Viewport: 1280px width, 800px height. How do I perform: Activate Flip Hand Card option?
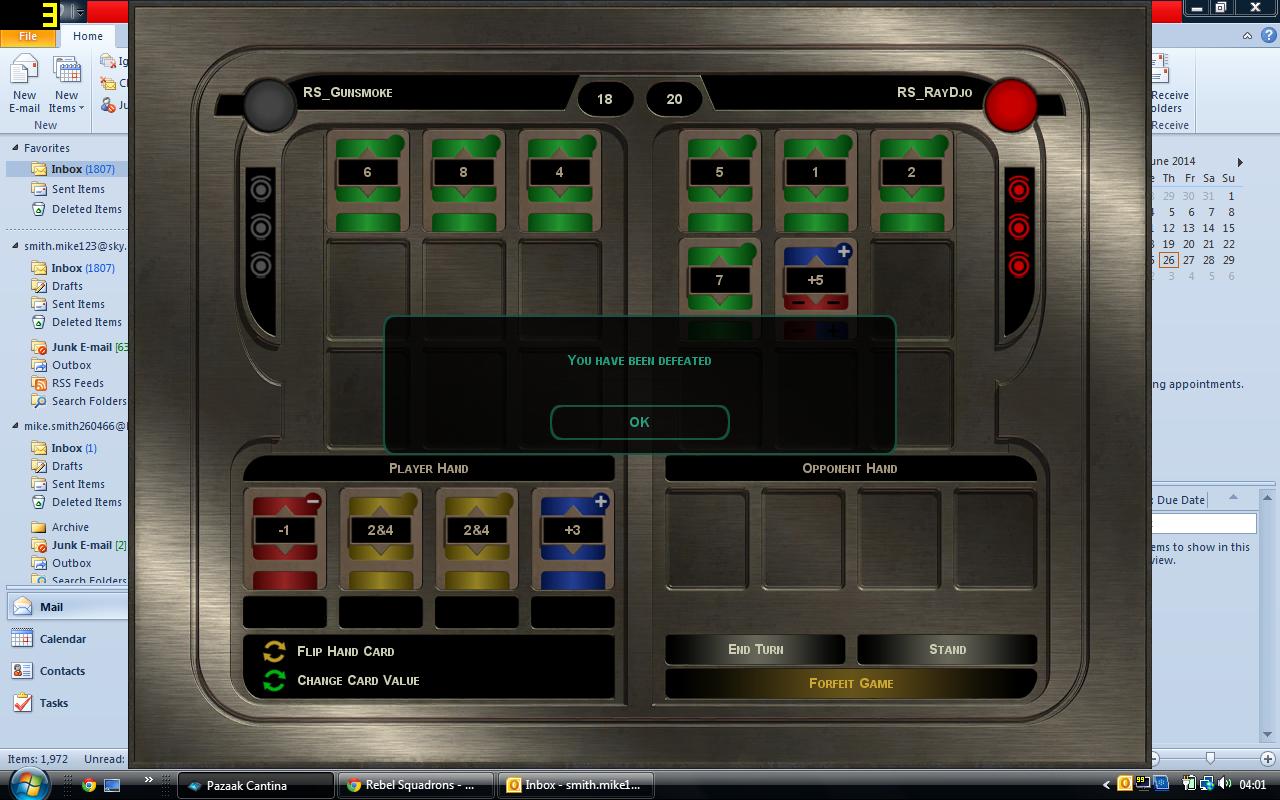[345, 651]
